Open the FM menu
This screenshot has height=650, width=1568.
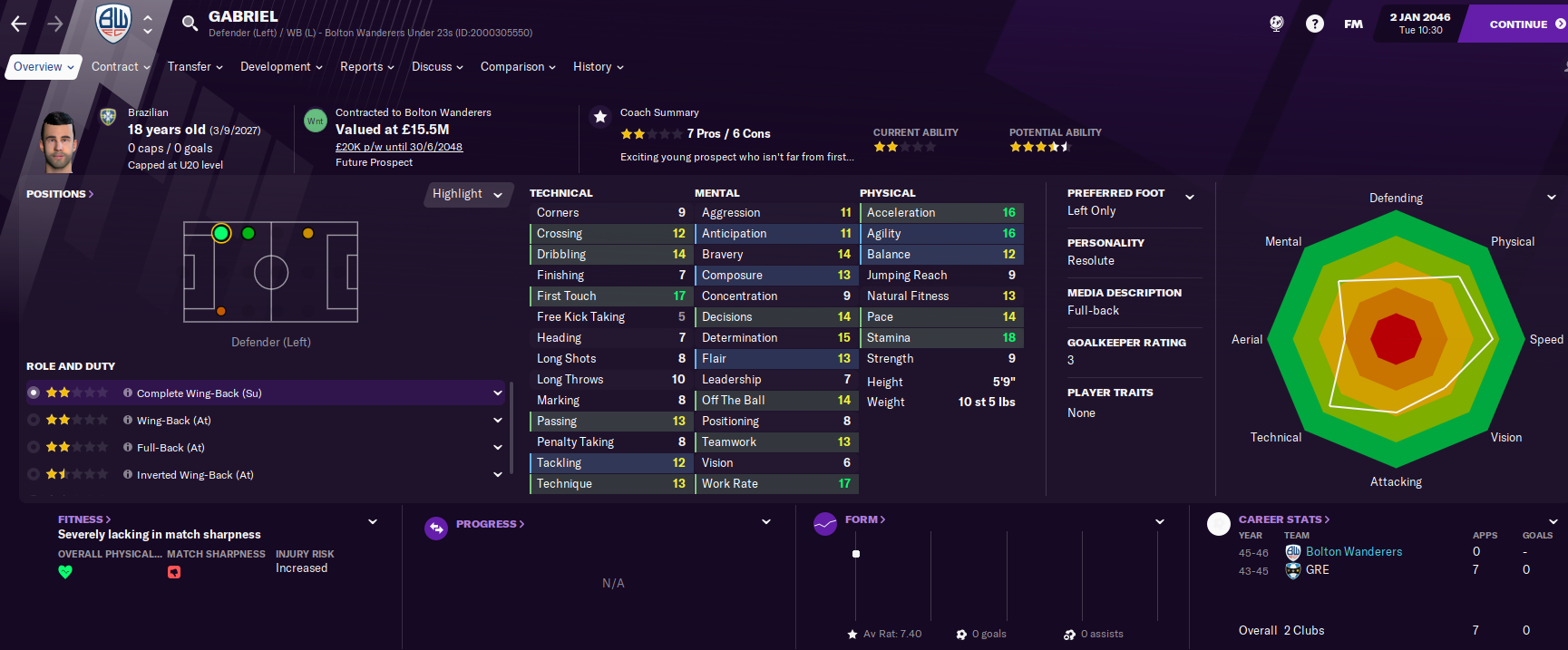1353,24
